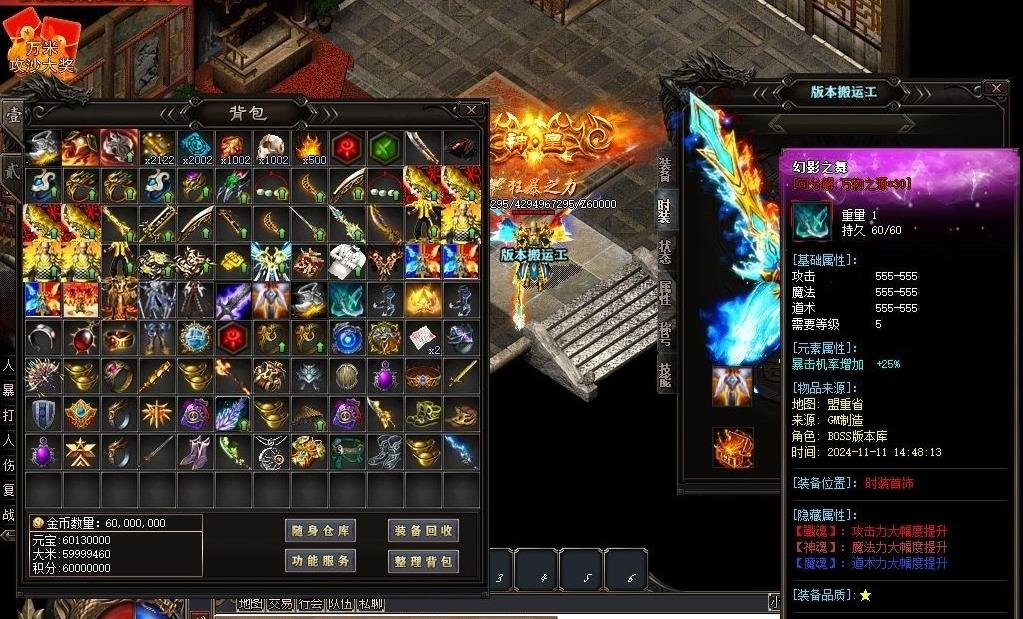Switch to bag page 贰
The height and width of the screenshot is (619, 1023).
[x=11, y=172]
